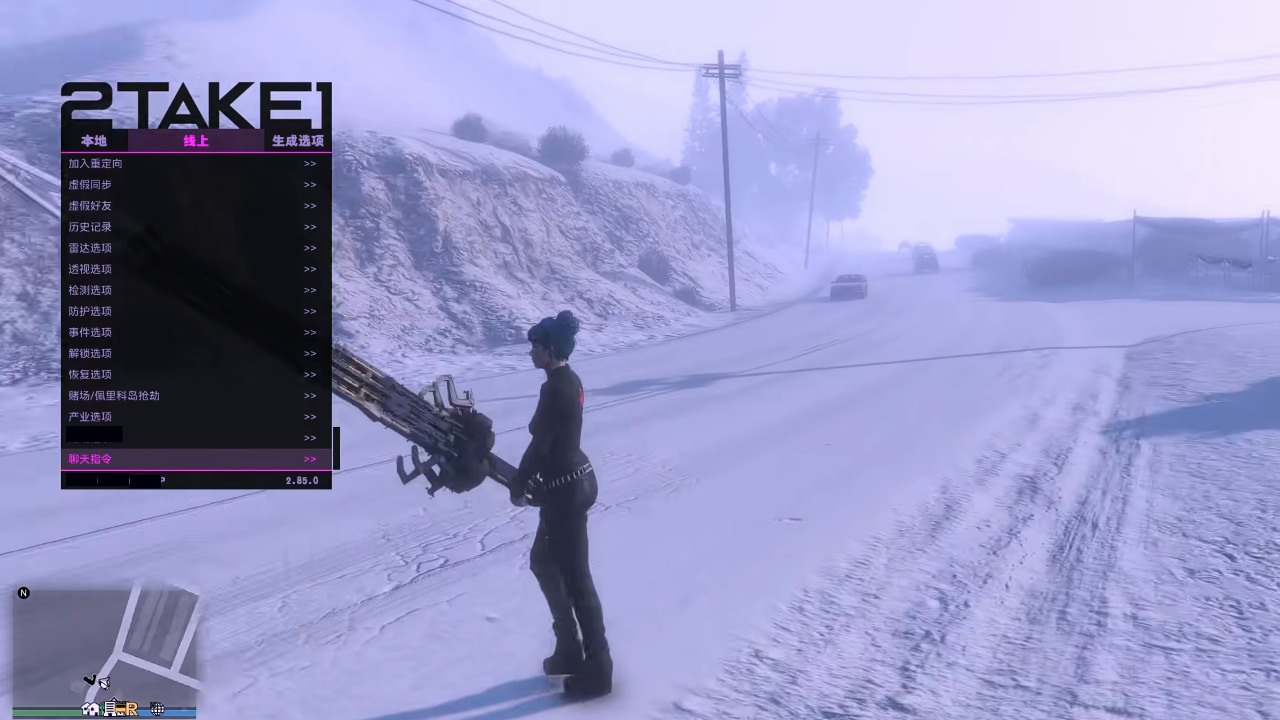Click the N compass icon on the minimap
Viewport: 1280px width, 720px height.
tap(23, 593)
